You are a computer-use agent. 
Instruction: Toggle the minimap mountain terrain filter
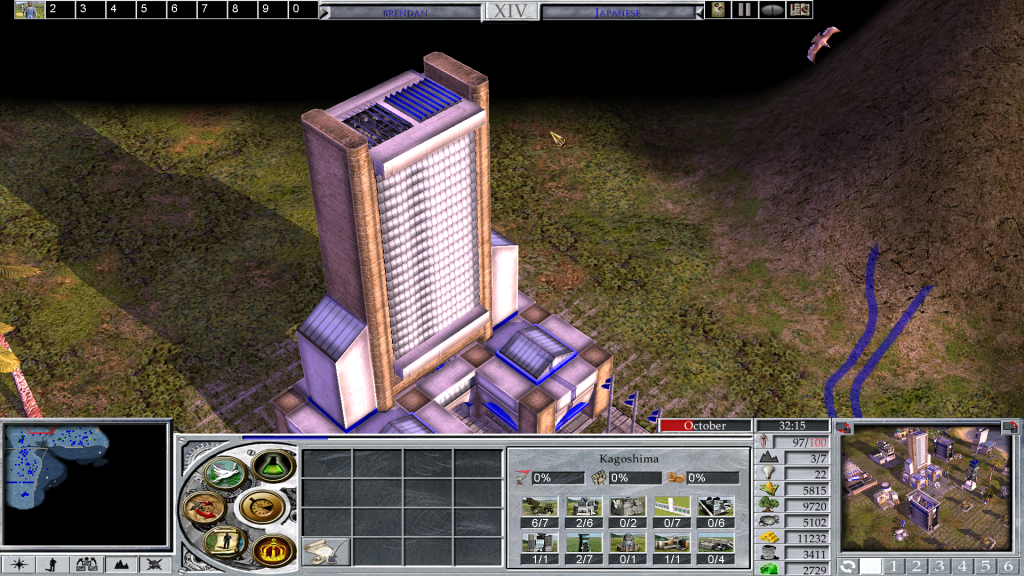[x=121, y=565]
